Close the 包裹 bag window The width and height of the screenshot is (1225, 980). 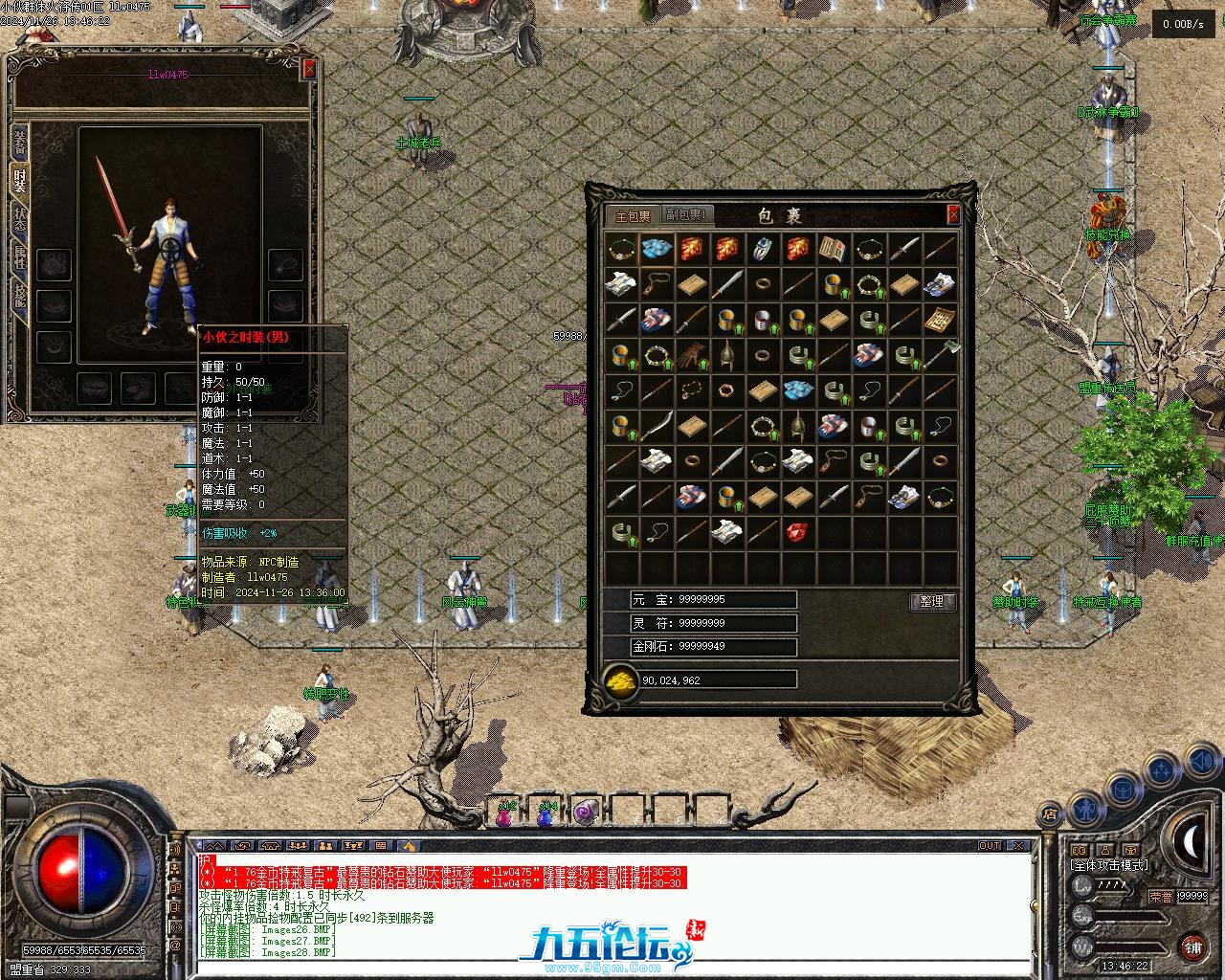[x=953, y=215]
